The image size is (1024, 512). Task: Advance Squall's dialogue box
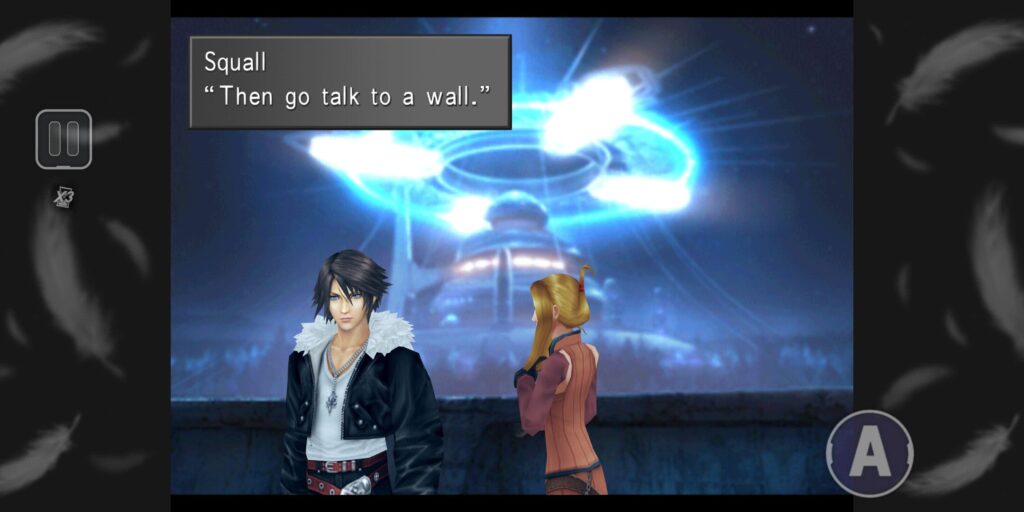click(350, 82)
